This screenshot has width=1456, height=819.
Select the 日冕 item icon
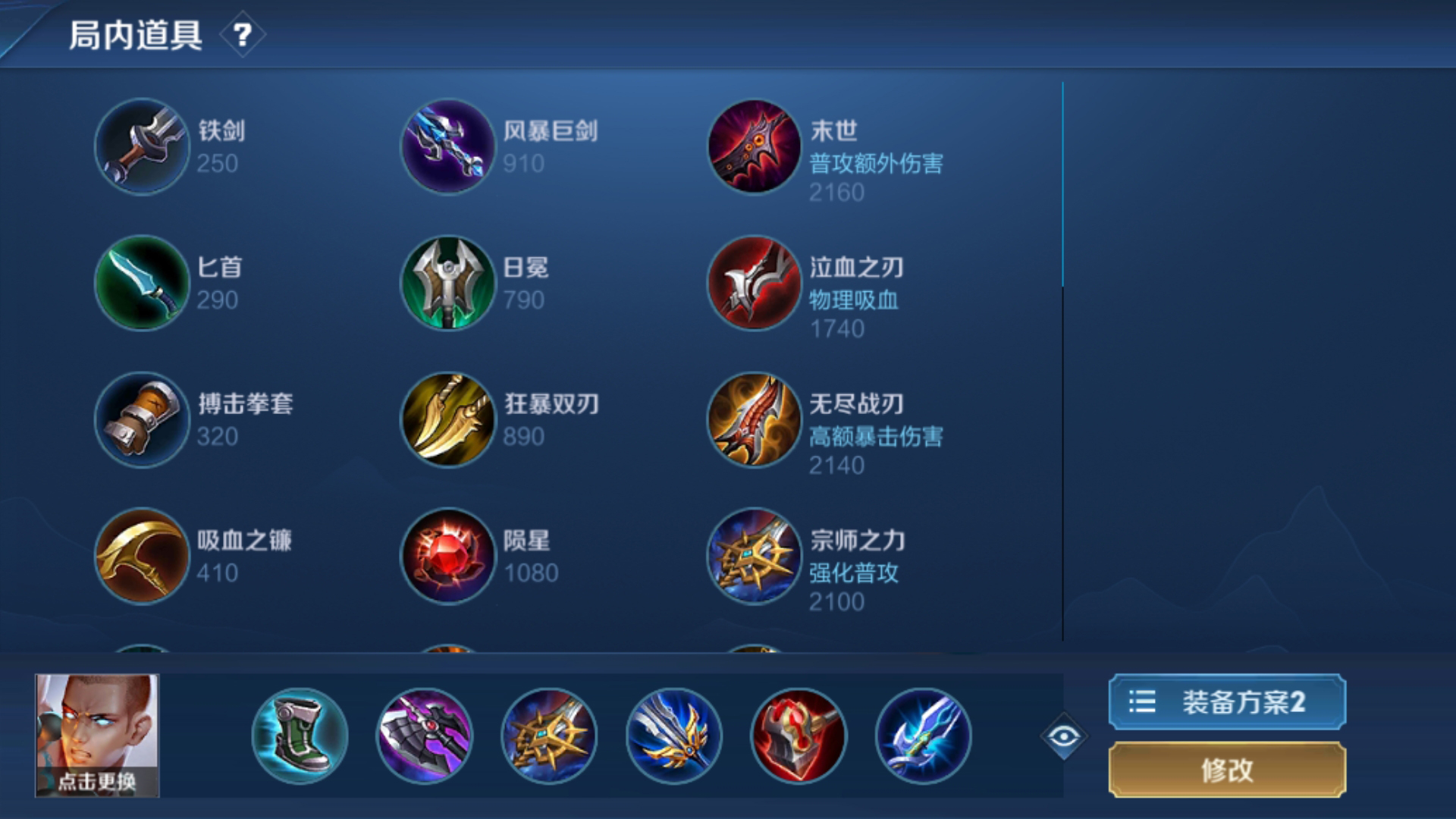[x=447, y=284]
